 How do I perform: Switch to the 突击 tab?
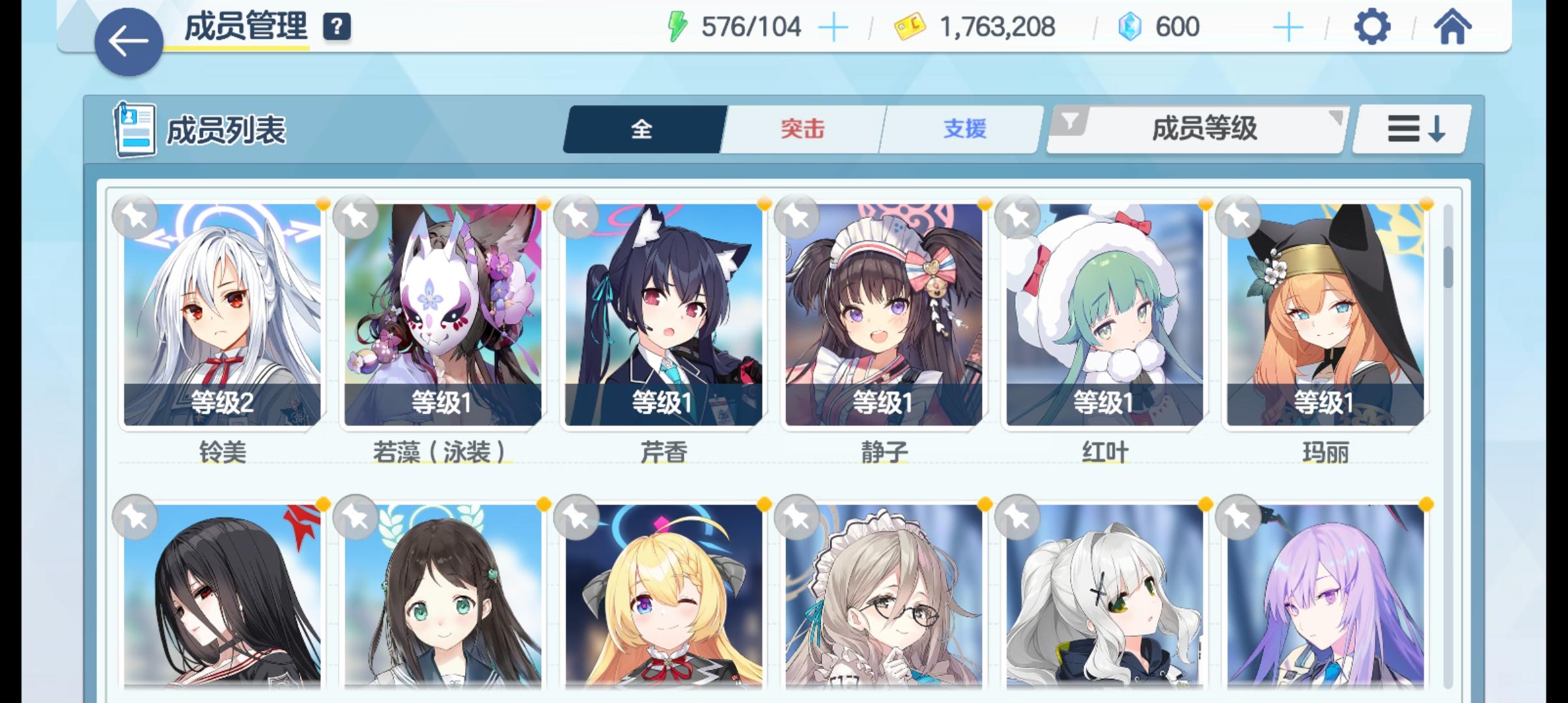pyautogui.click(x=801, y=129)
